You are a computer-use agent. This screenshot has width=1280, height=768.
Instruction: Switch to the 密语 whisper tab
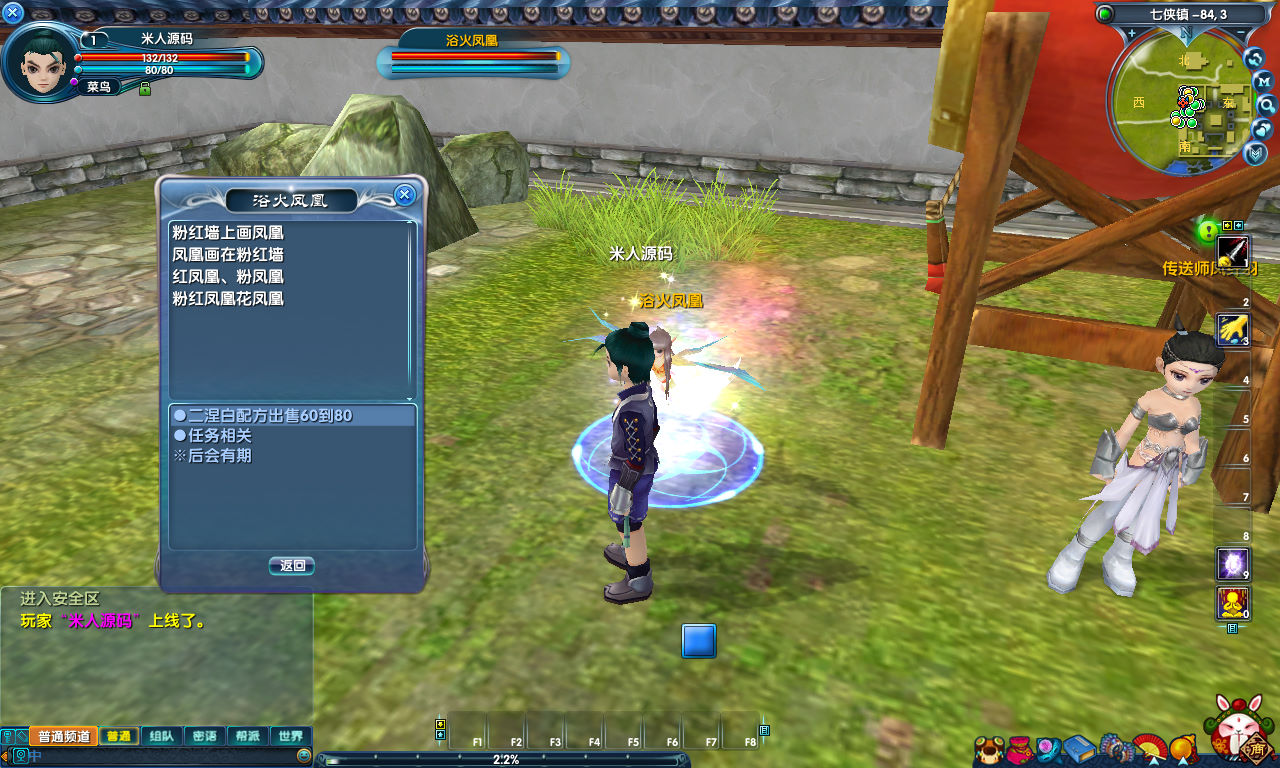pos(204,736)
